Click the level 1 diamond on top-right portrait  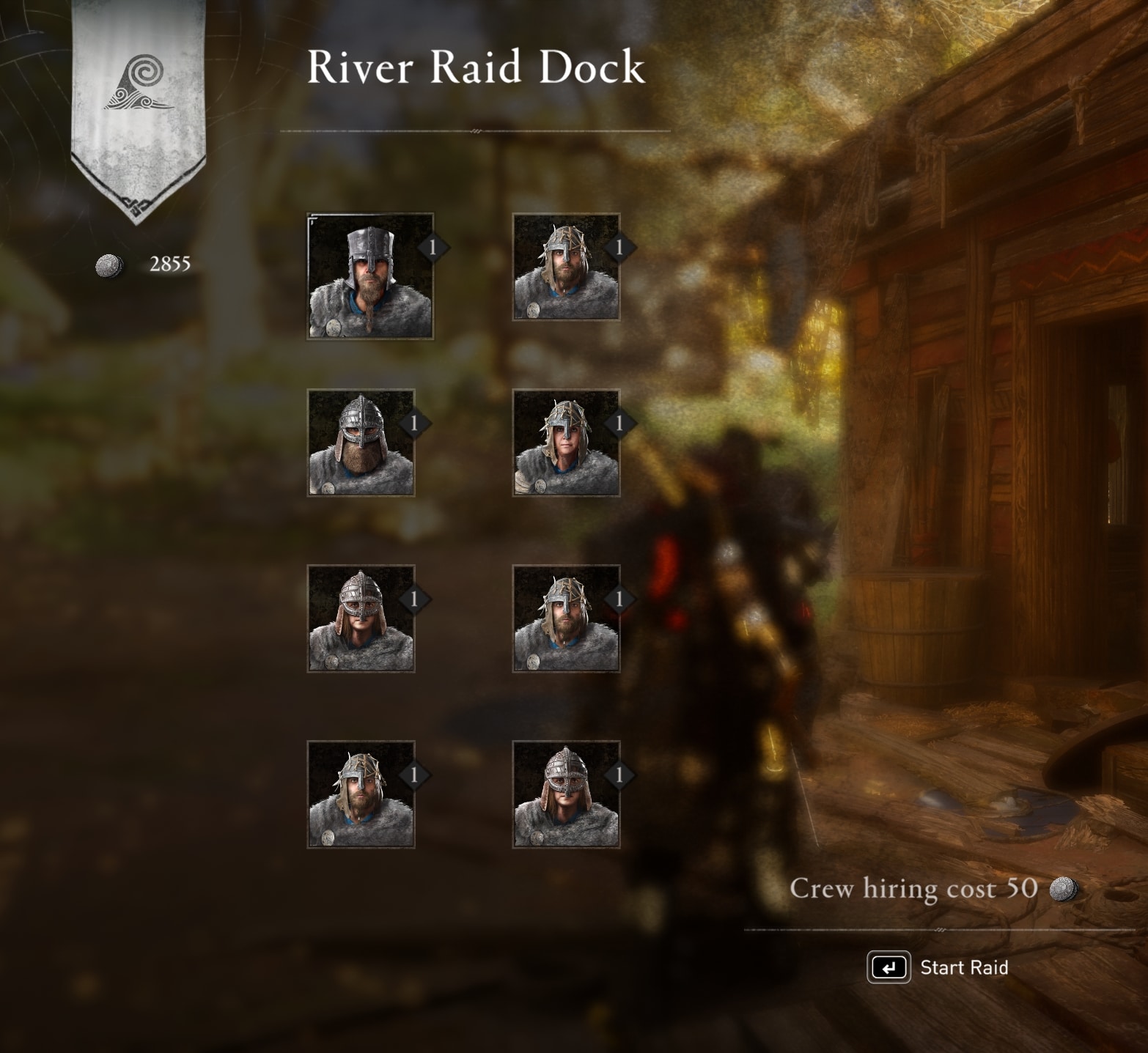tap(619, 248)
